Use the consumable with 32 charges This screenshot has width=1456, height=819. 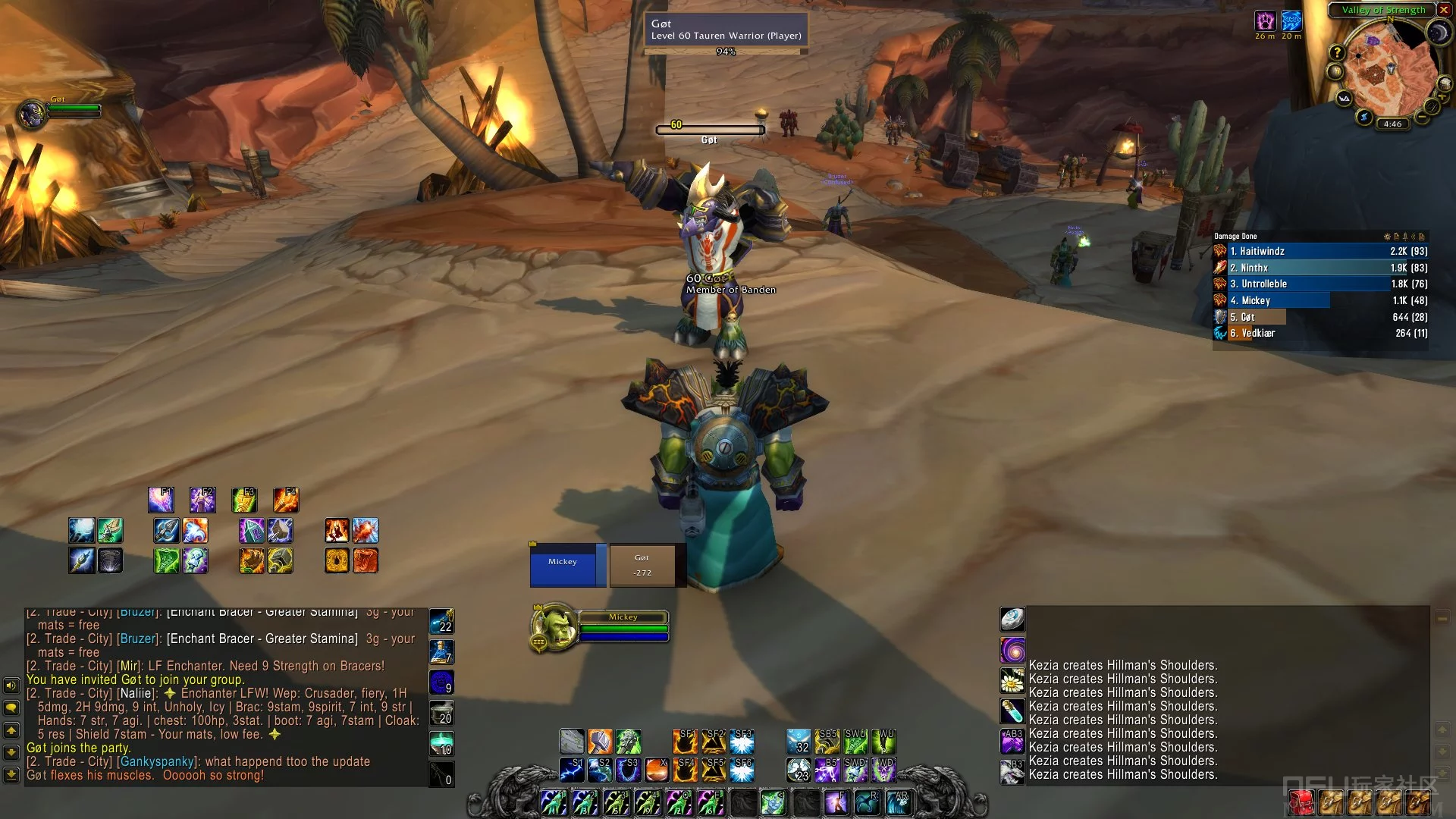click(798, 742)
